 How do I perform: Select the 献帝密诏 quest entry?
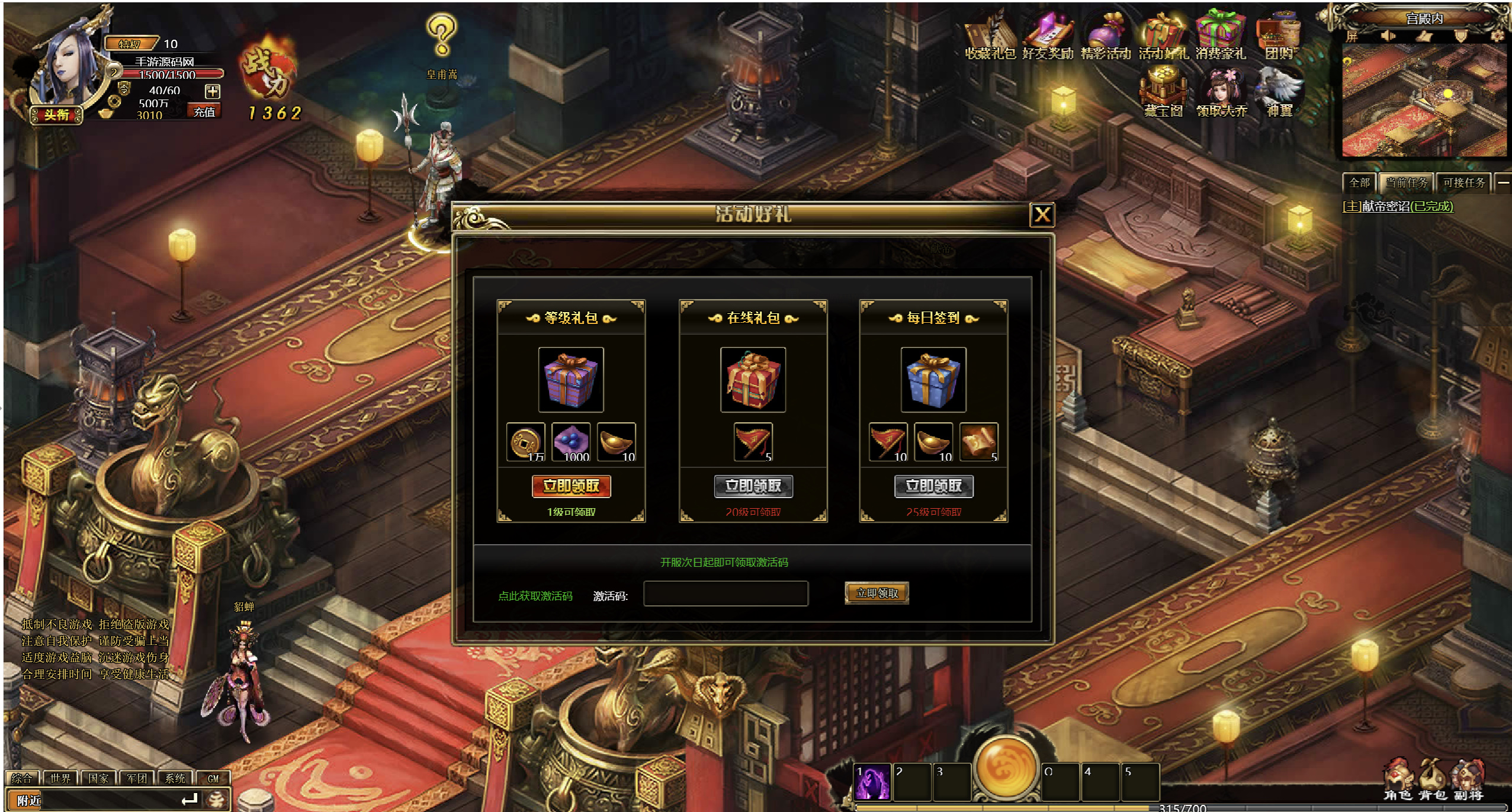pyautogui.click(x=1397, y=206)
